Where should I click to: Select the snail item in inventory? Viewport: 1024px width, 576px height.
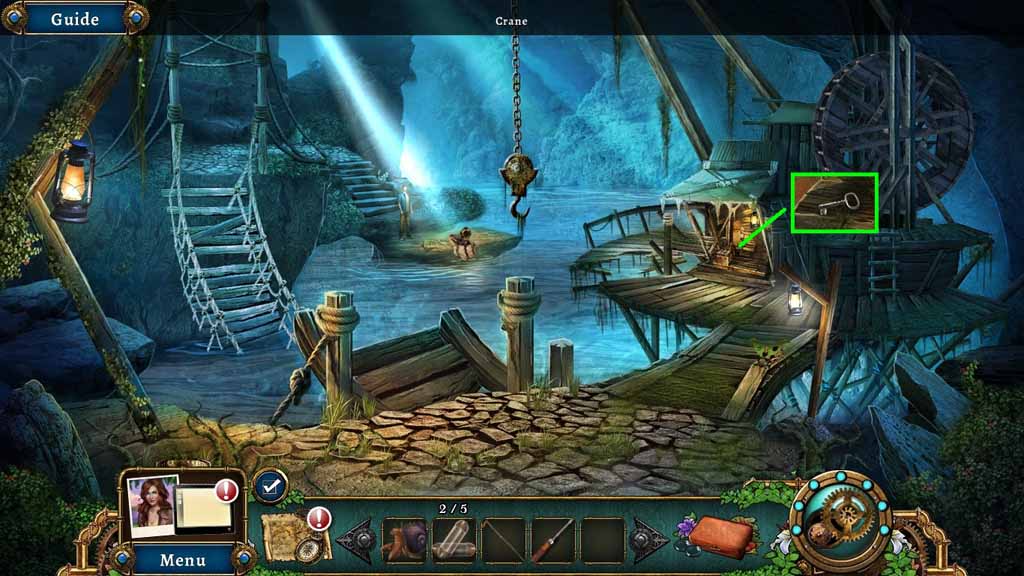coord(404,540)
